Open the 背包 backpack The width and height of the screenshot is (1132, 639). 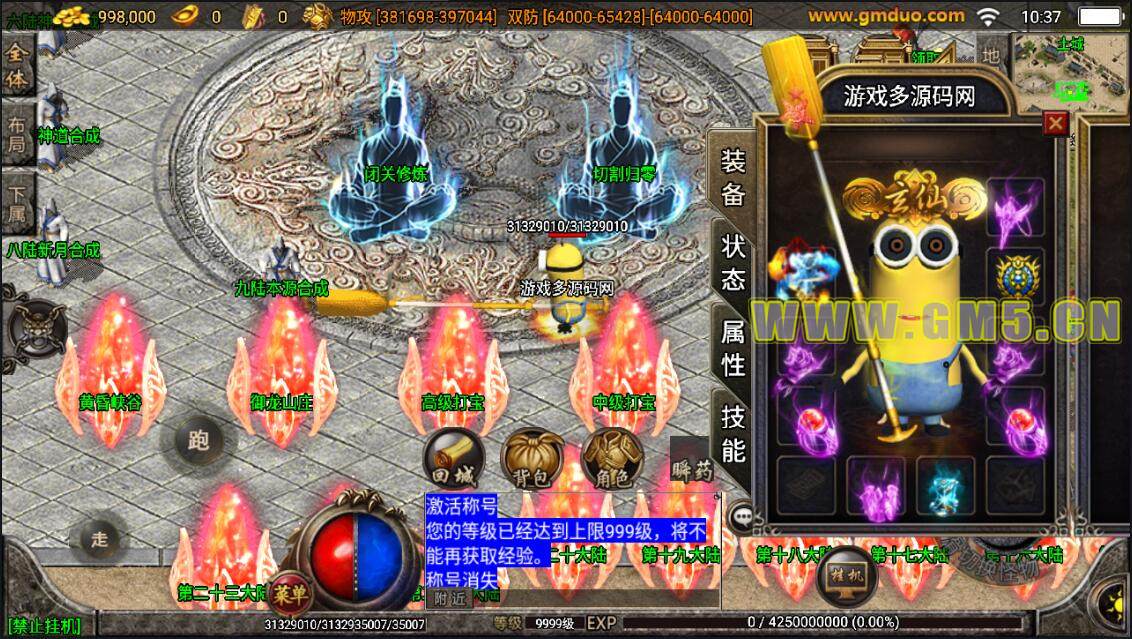(x=532, y=459)
